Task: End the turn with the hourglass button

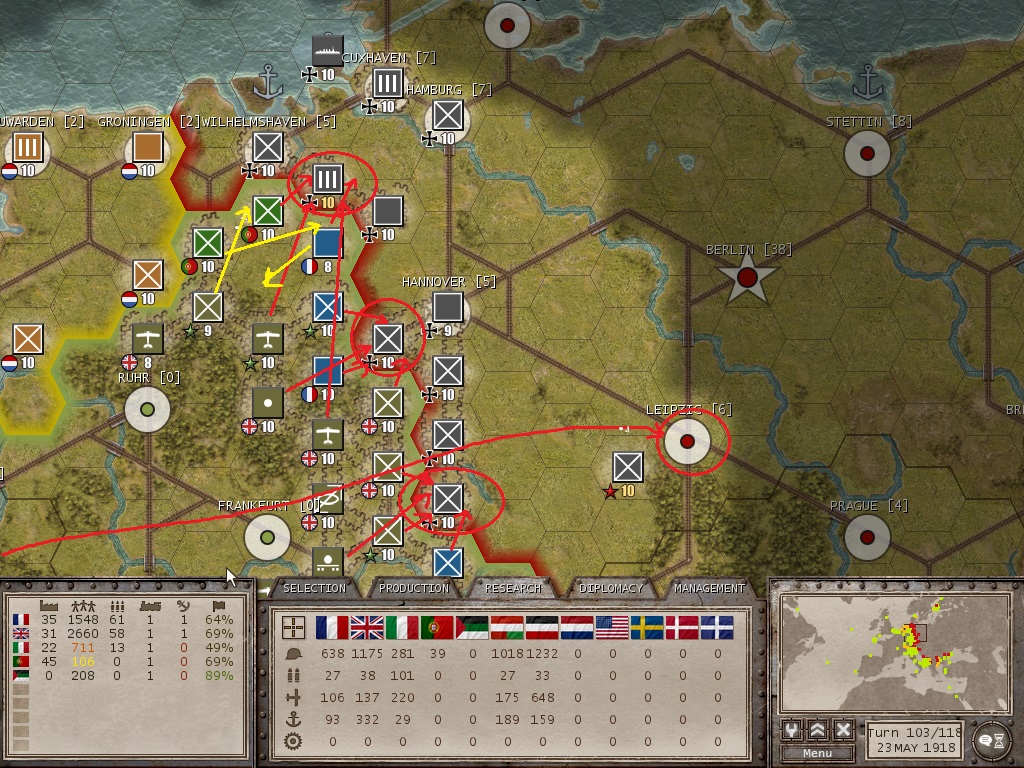Action: (x=991, y=739)
